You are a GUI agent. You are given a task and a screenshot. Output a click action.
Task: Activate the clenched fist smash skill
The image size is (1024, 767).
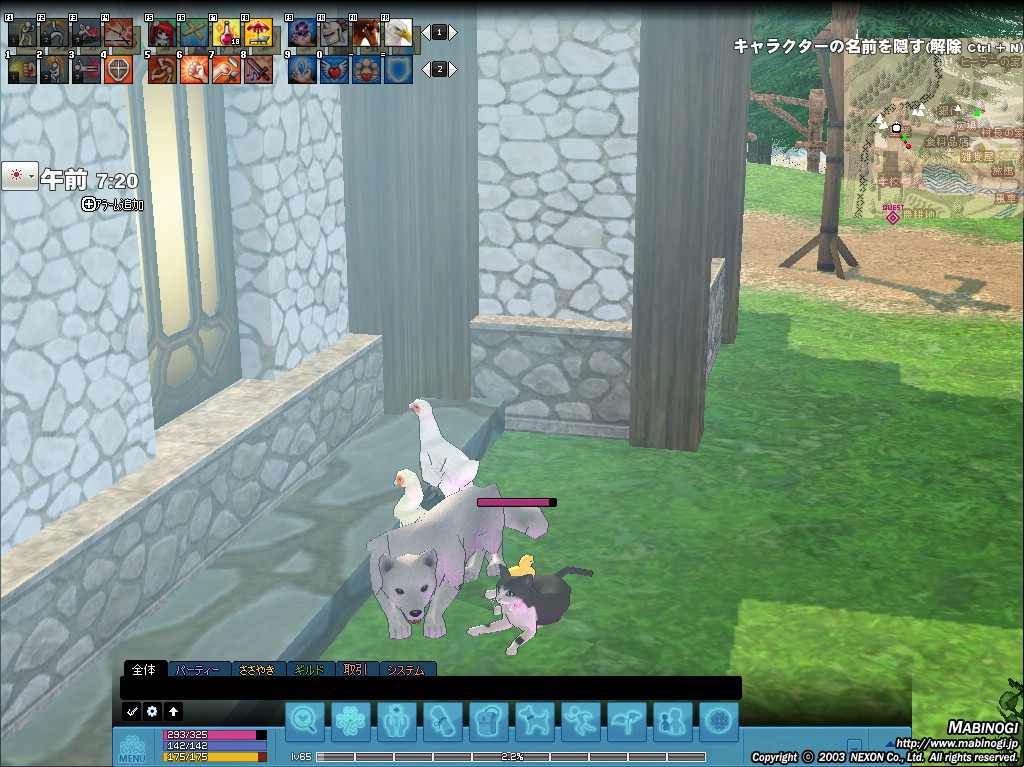pyautogui.click(x=194, y=70)
